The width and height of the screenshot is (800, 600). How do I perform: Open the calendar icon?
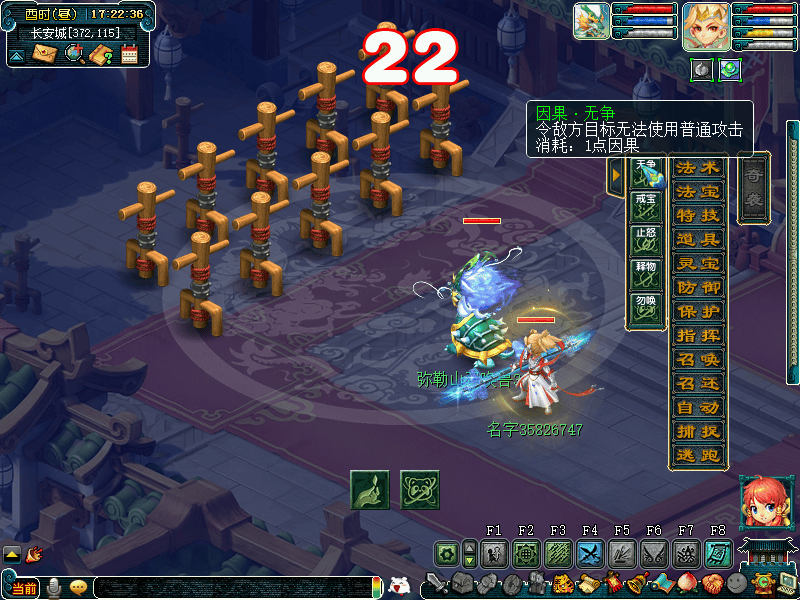click(129, 54)
